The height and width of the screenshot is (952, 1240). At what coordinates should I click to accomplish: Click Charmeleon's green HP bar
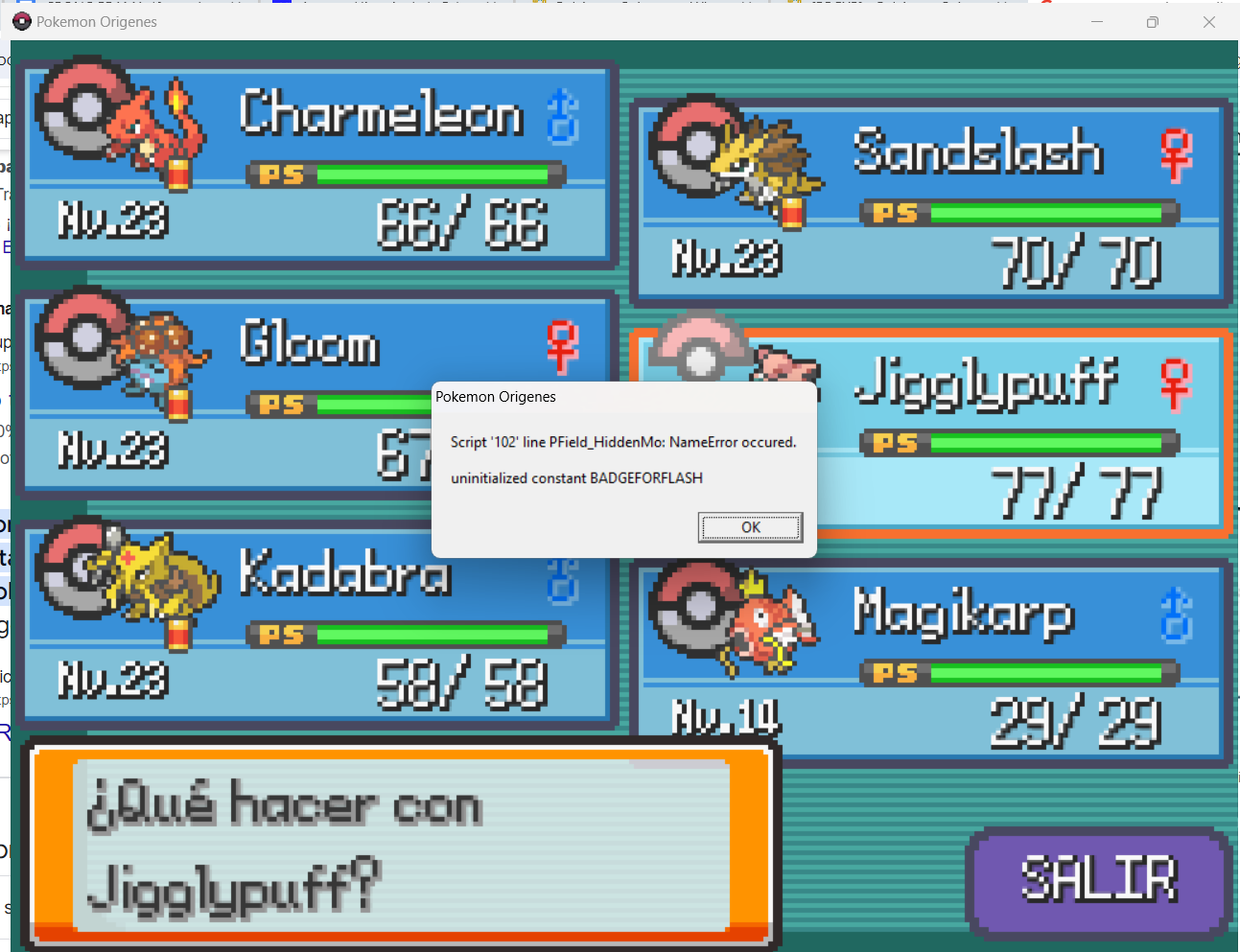click(x=432, y=174)
